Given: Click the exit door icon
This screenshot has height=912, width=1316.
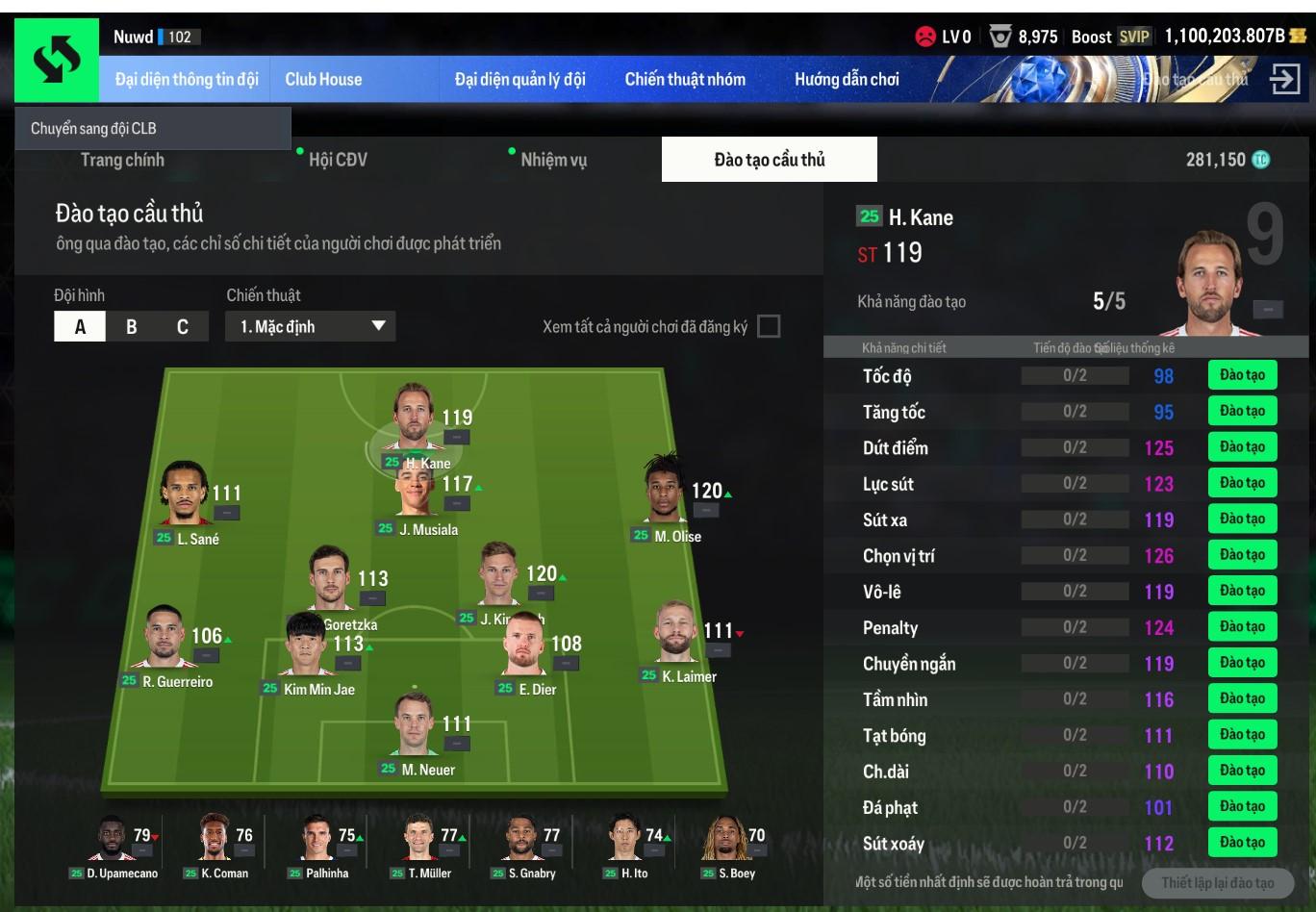Looking at the screenshot, I should pos(1284,79).
